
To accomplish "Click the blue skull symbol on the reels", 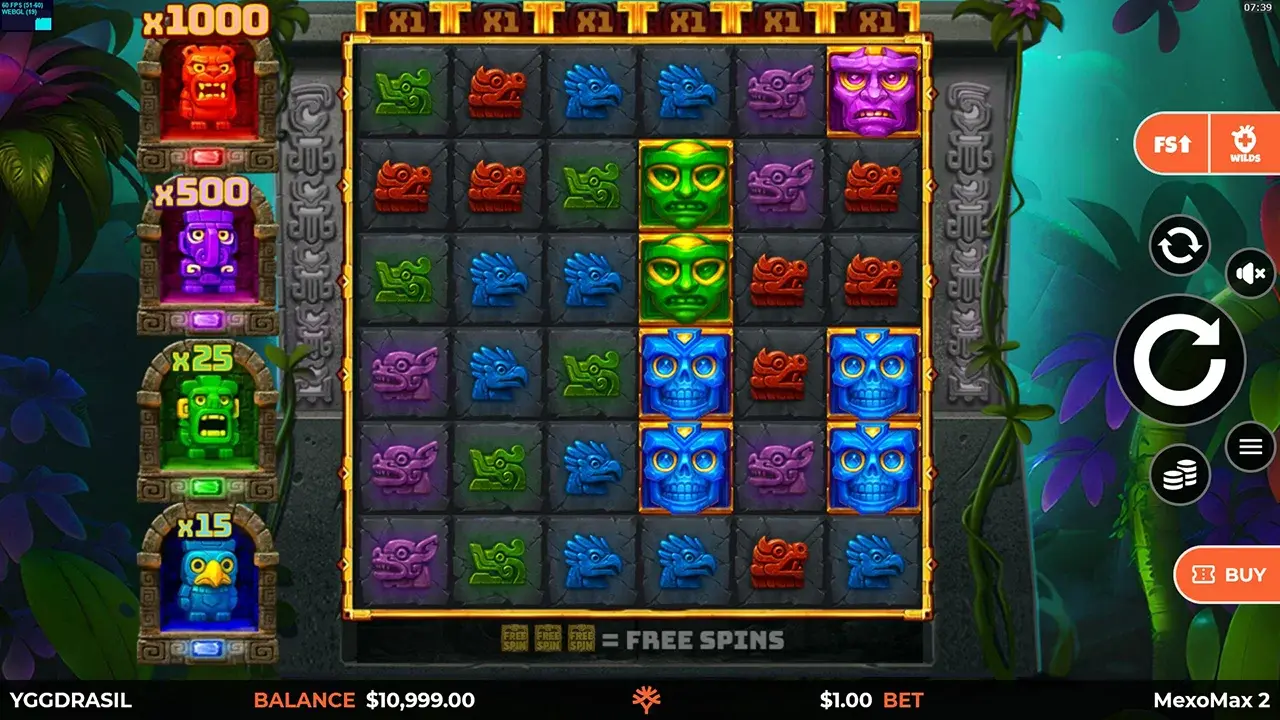I will (686, 369).
